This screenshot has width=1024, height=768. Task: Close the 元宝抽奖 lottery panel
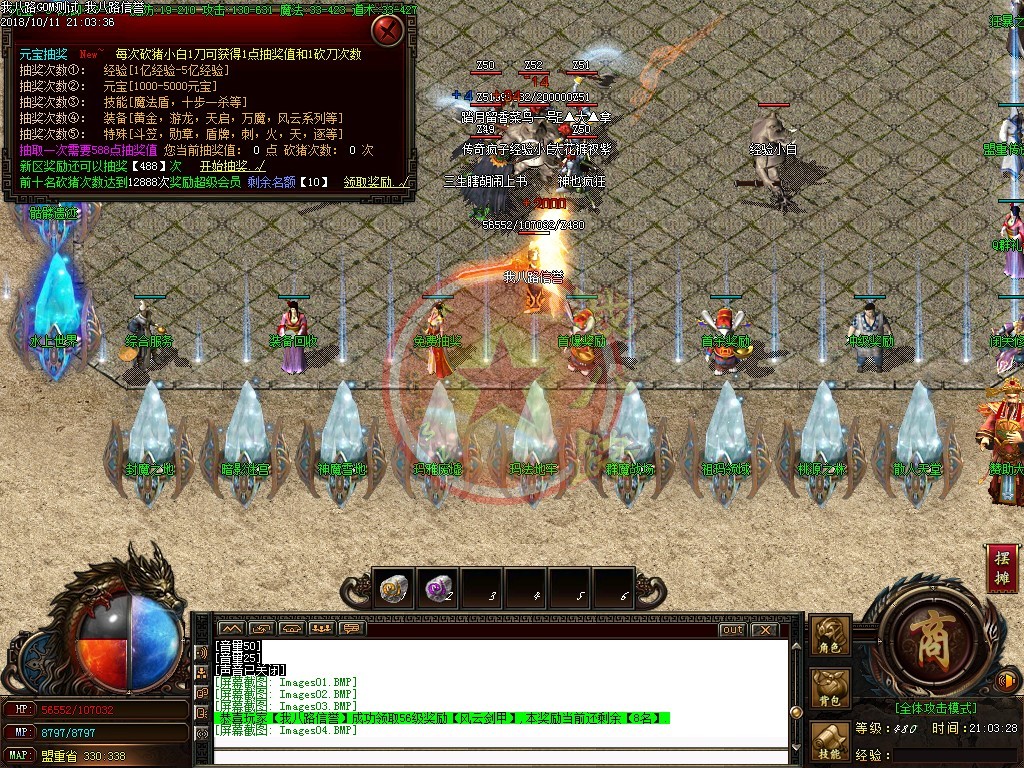388,30
